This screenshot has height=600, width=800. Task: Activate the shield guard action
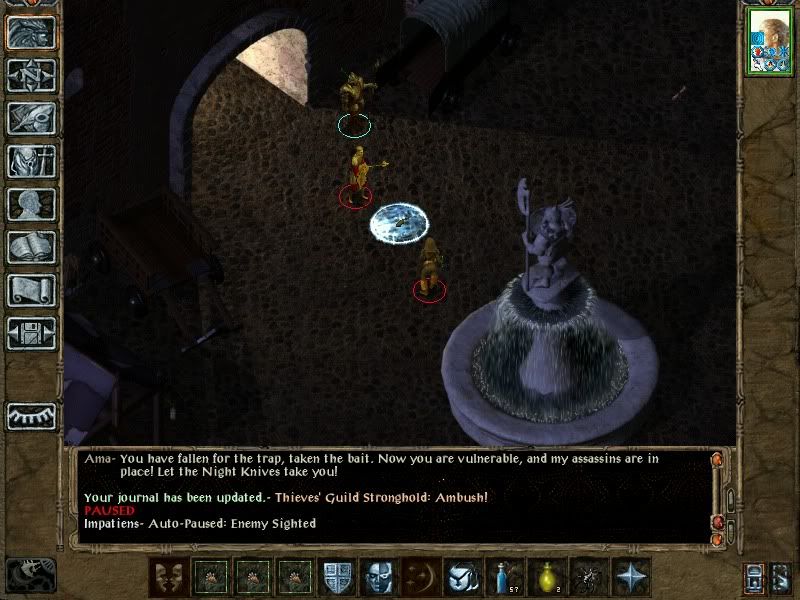(x=336, y=577)
